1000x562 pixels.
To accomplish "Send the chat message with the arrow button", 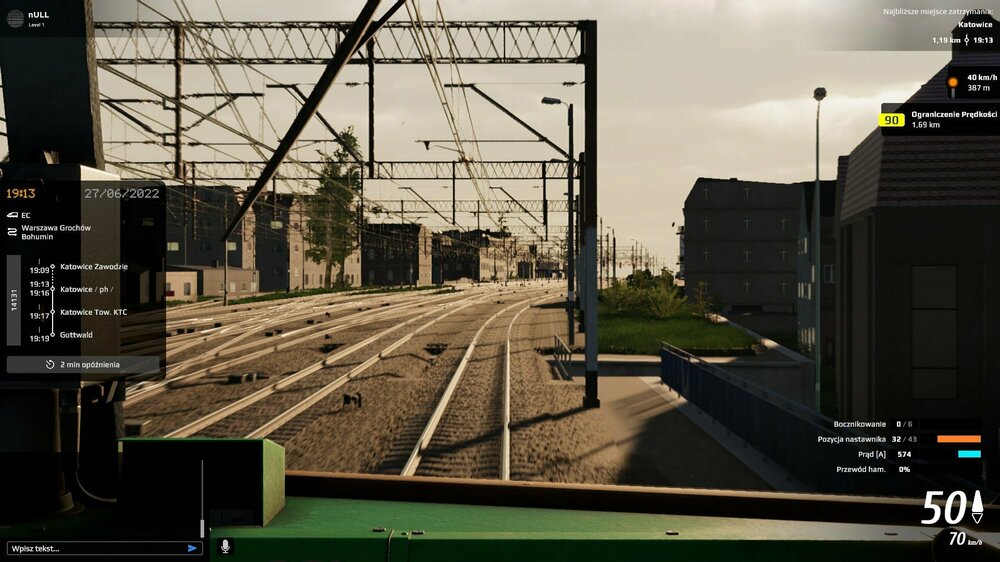I will (192, 548).
